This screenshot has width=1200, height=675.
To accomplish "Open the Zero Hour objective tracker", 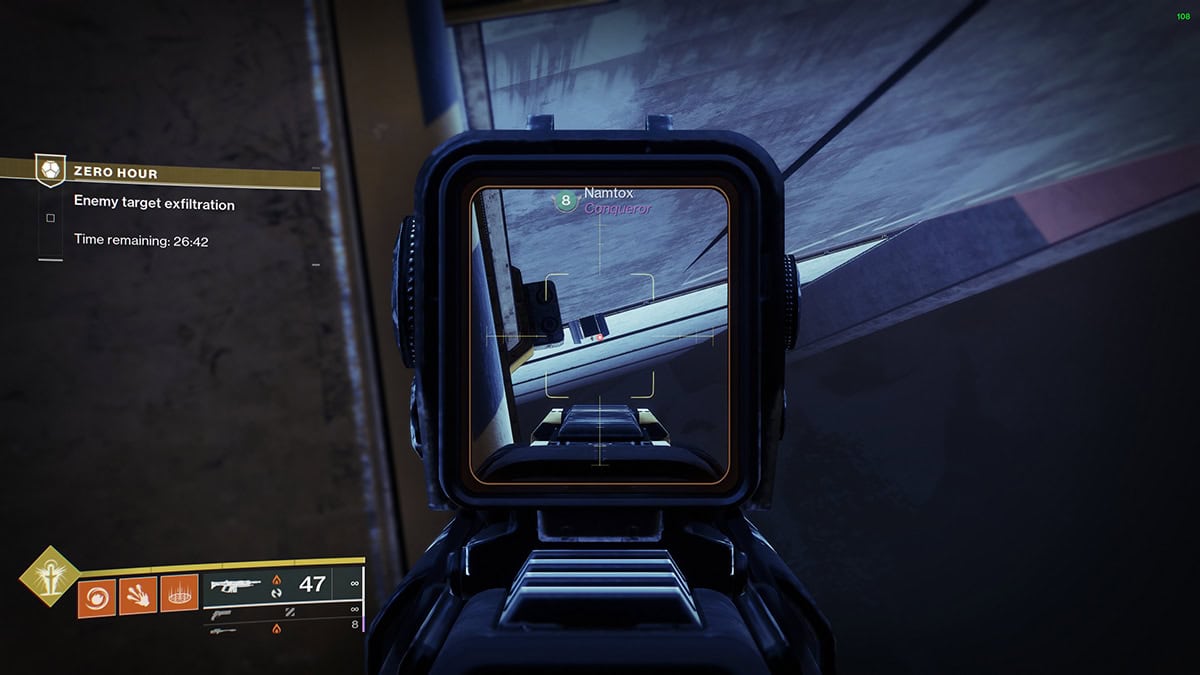I will point(115,173).
